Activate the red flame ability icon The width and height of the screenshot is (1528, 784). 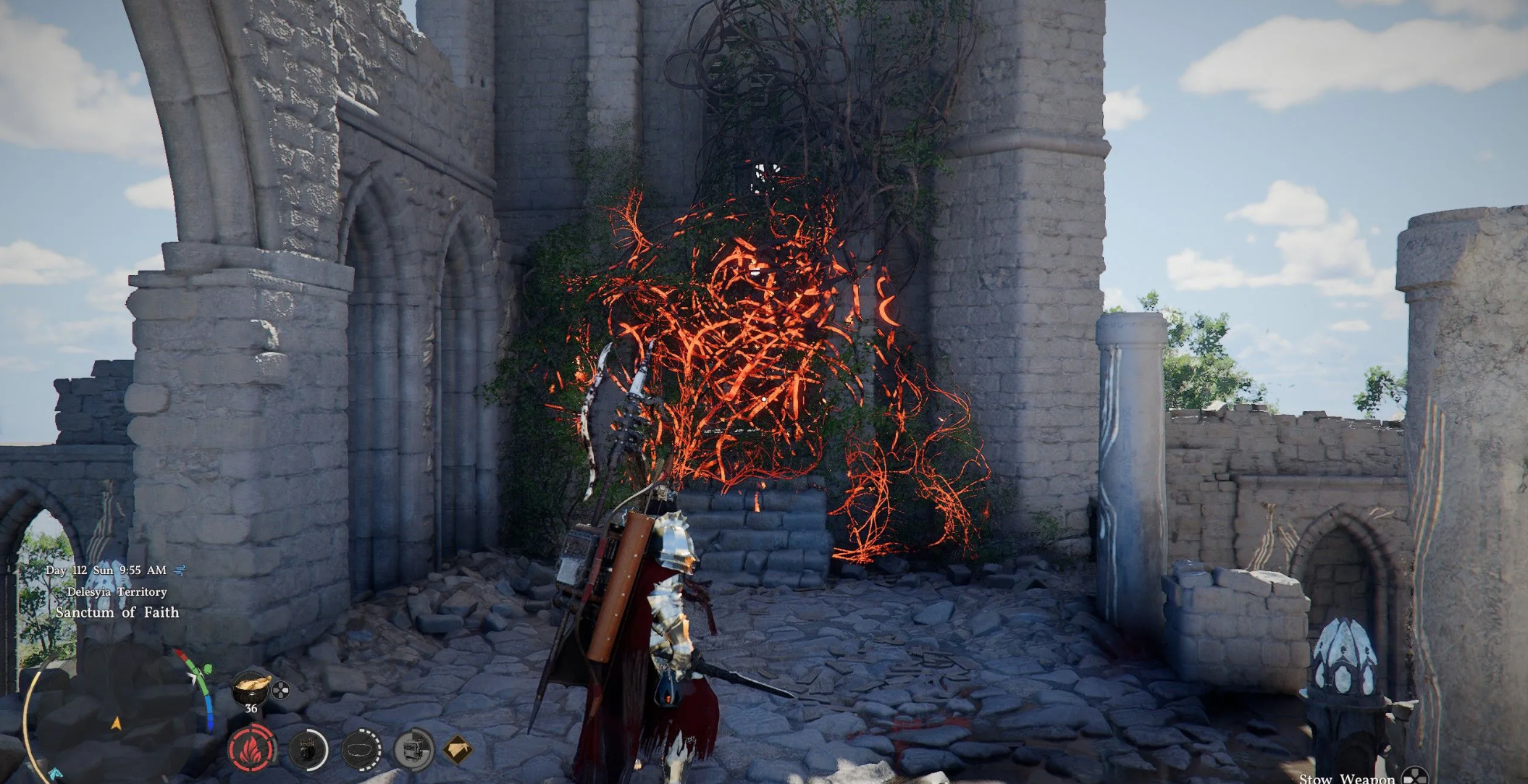point(251,749)
